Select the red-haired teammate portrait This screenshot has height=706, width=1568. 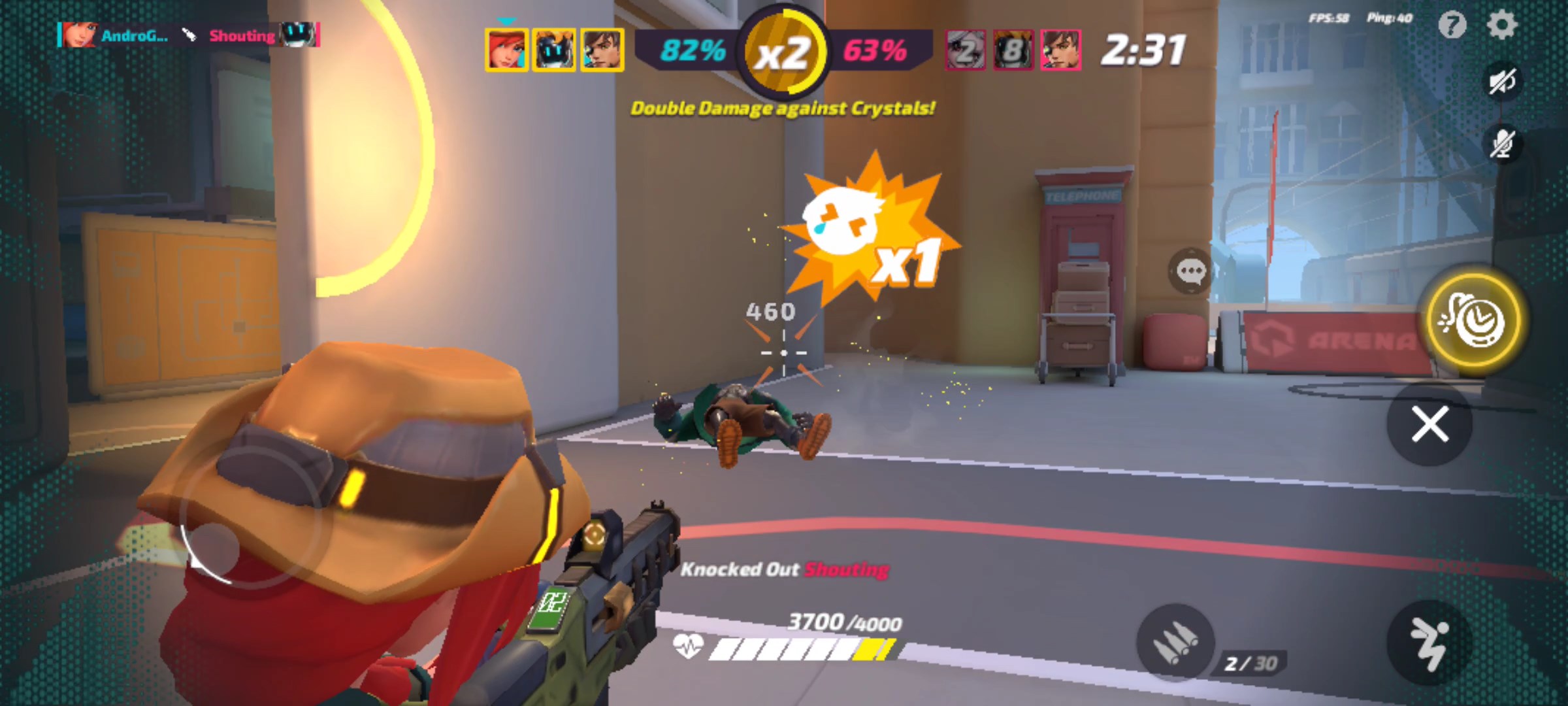[506, 50]
